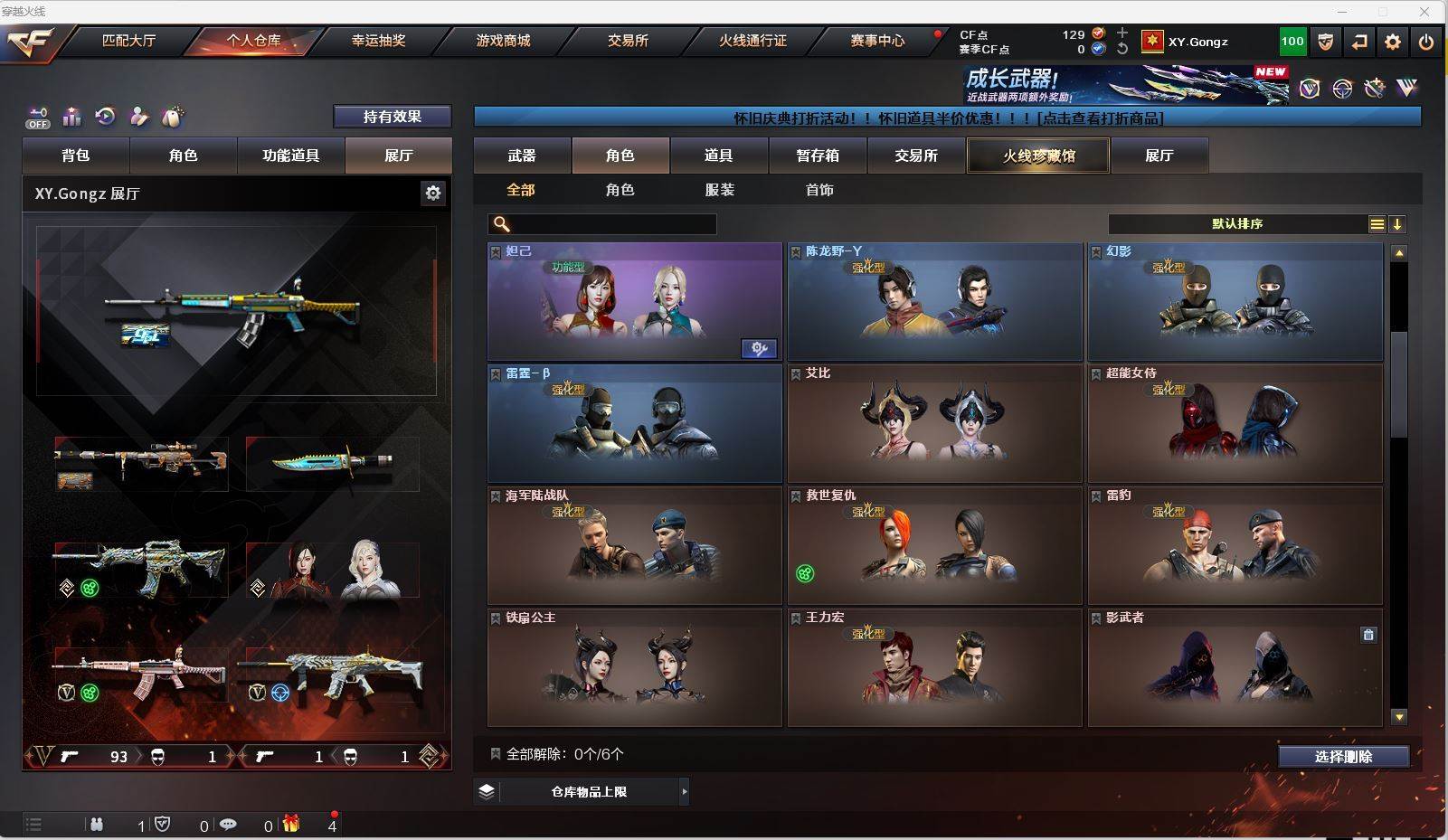
Task: Open the 默认排序 sort dropdown
Action: point(1237,224)
